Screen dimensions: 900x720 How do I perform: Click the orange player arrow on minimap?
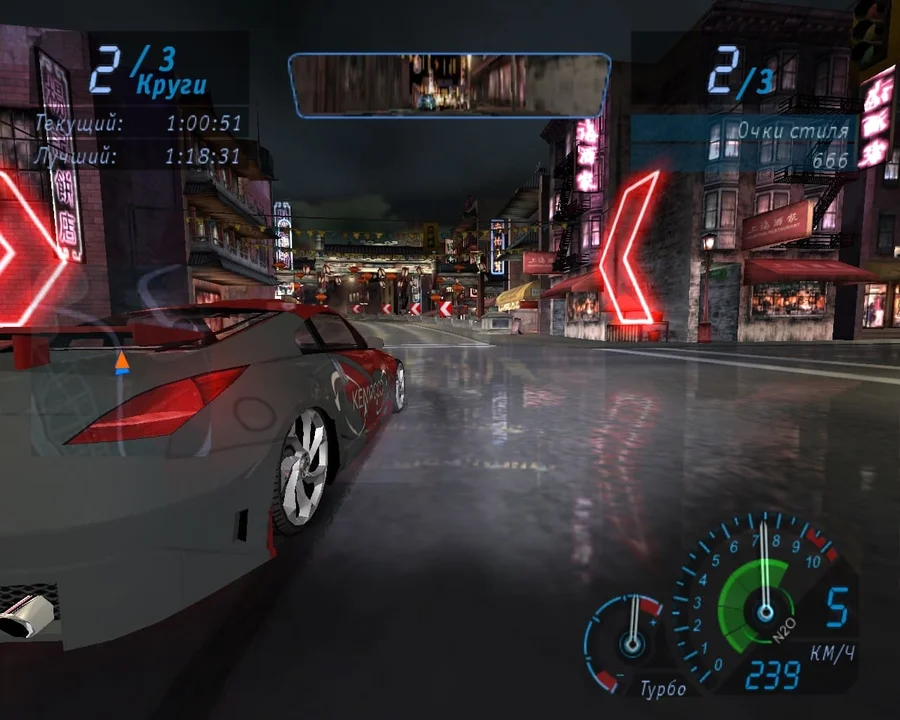[122, 362]
